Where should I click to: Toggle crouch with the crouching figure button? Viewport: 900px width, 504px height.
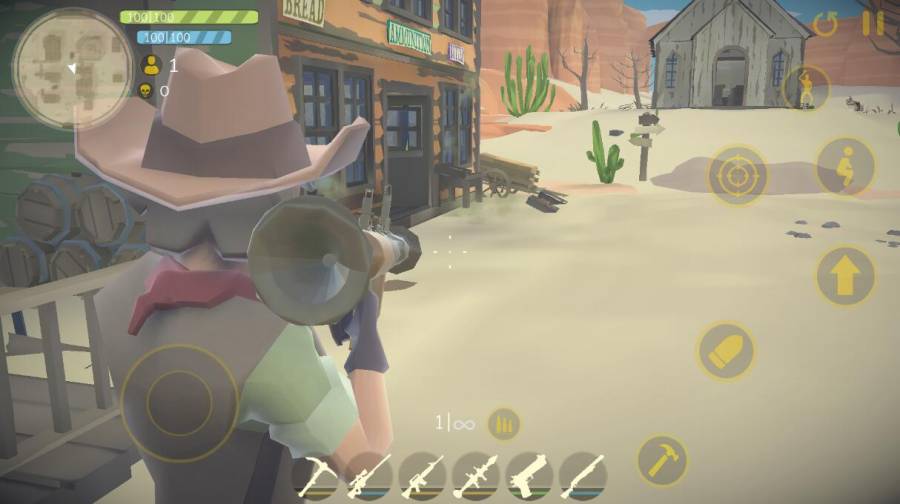point(845,166)
